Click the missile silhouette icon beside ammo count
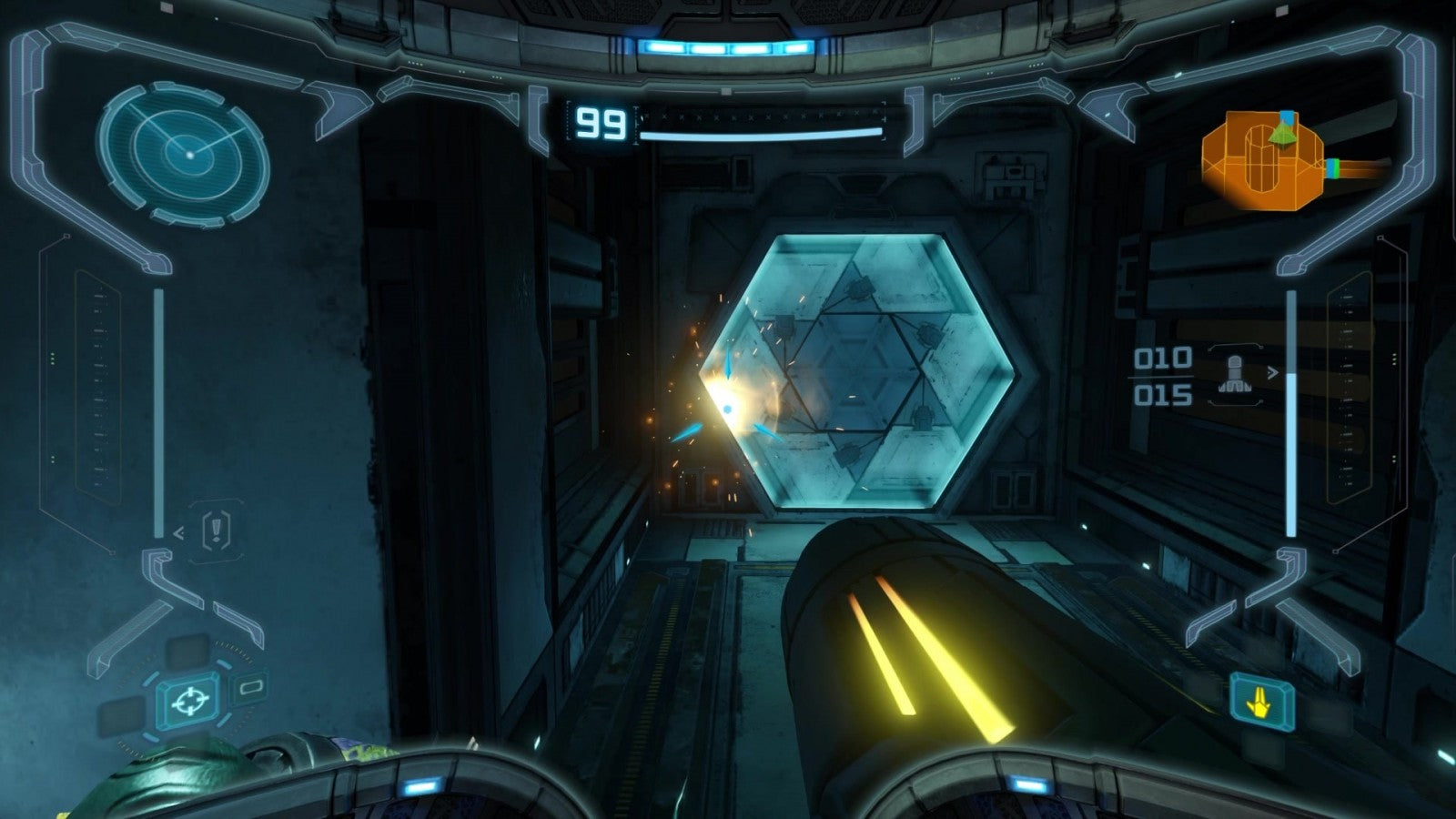Screen dimensions: 1456x819 (1235, 374)
